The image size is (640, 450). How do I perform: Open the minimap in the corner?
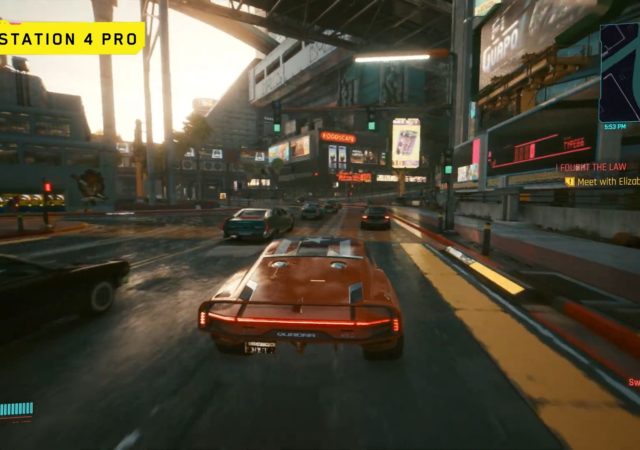click(620, 70)
